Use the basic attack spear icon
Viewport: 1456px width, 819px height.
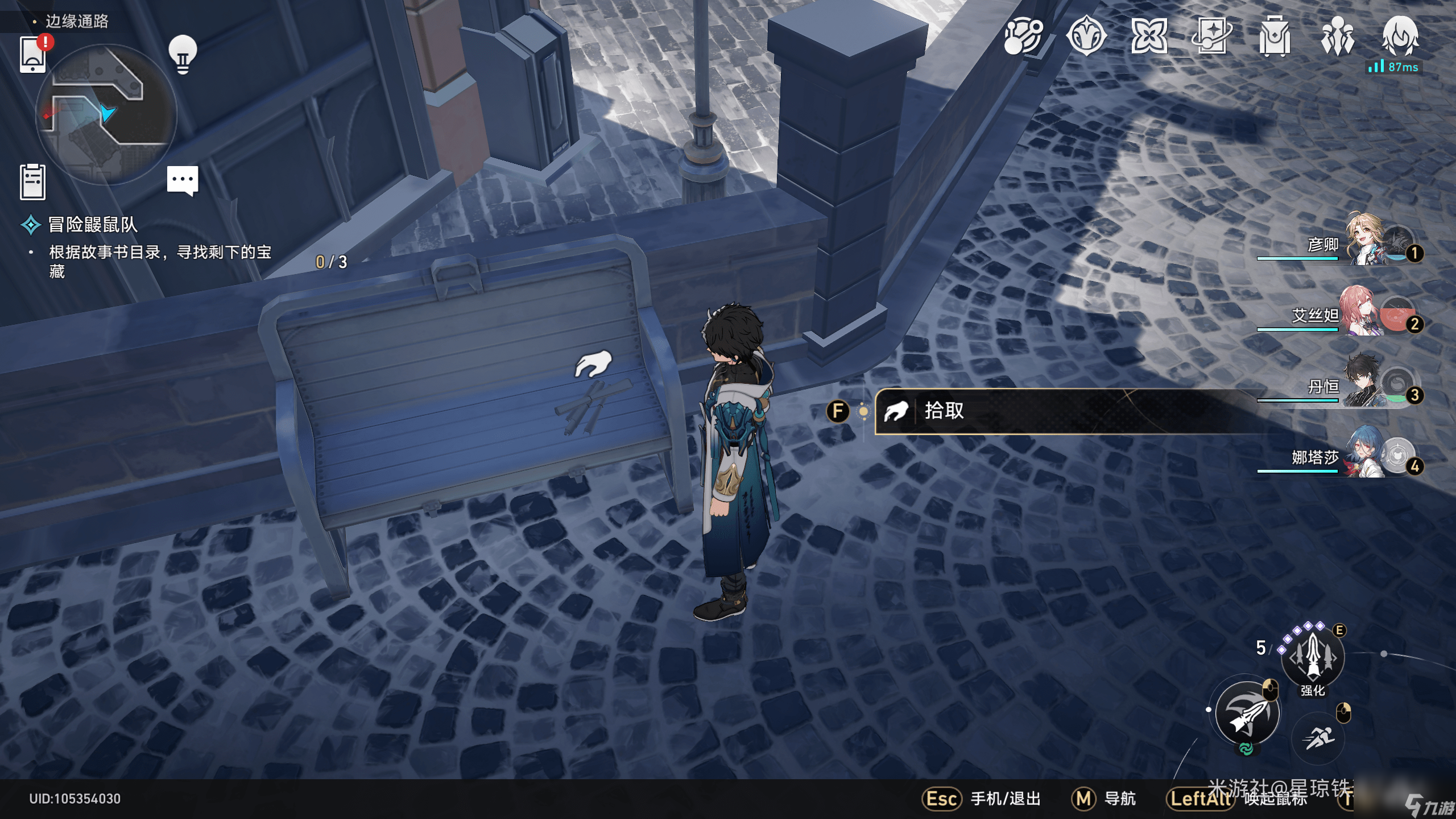1247,714
